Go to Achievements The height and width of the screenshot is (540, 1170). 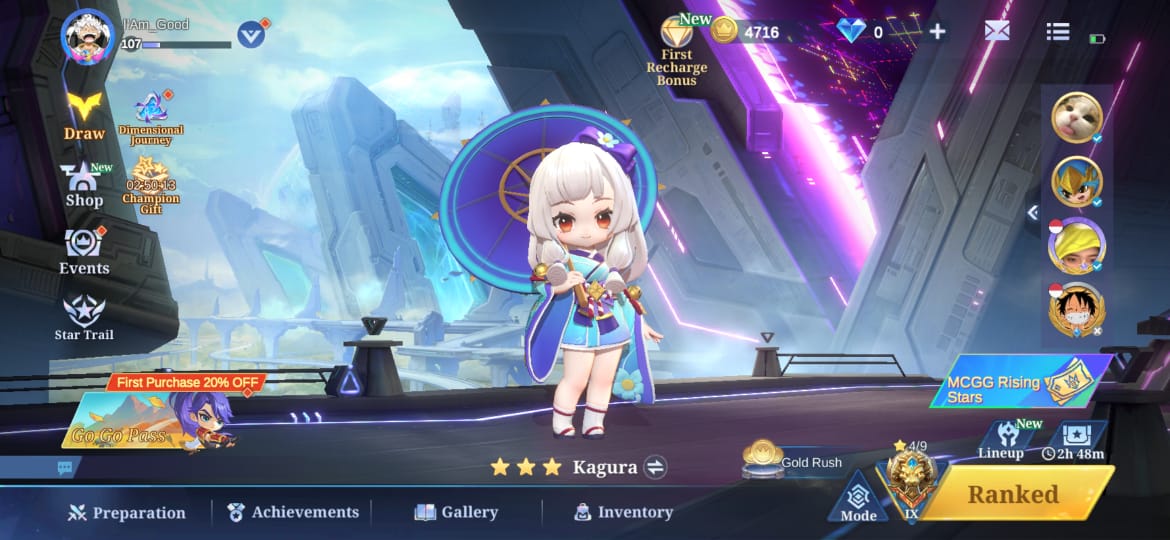(293, 512)
